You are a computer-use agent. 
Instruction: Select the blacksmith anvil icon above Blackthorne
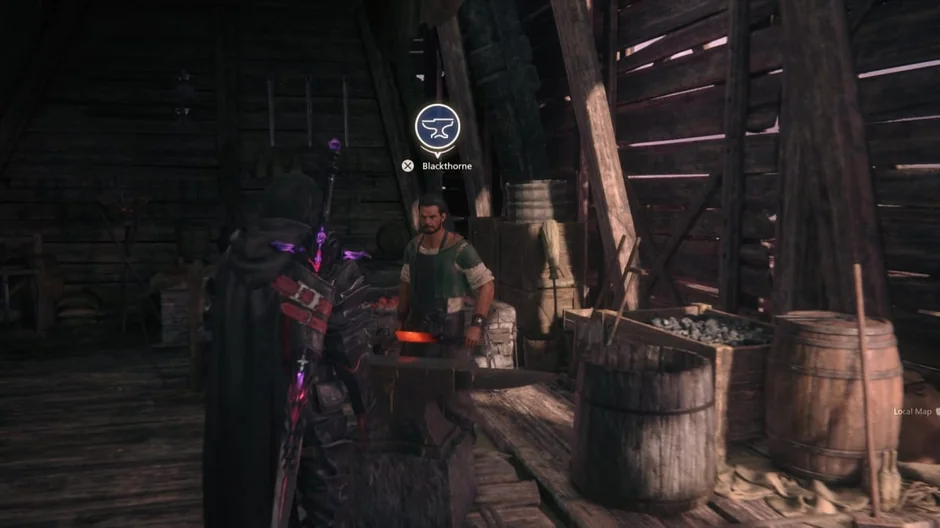pos(437,127)
